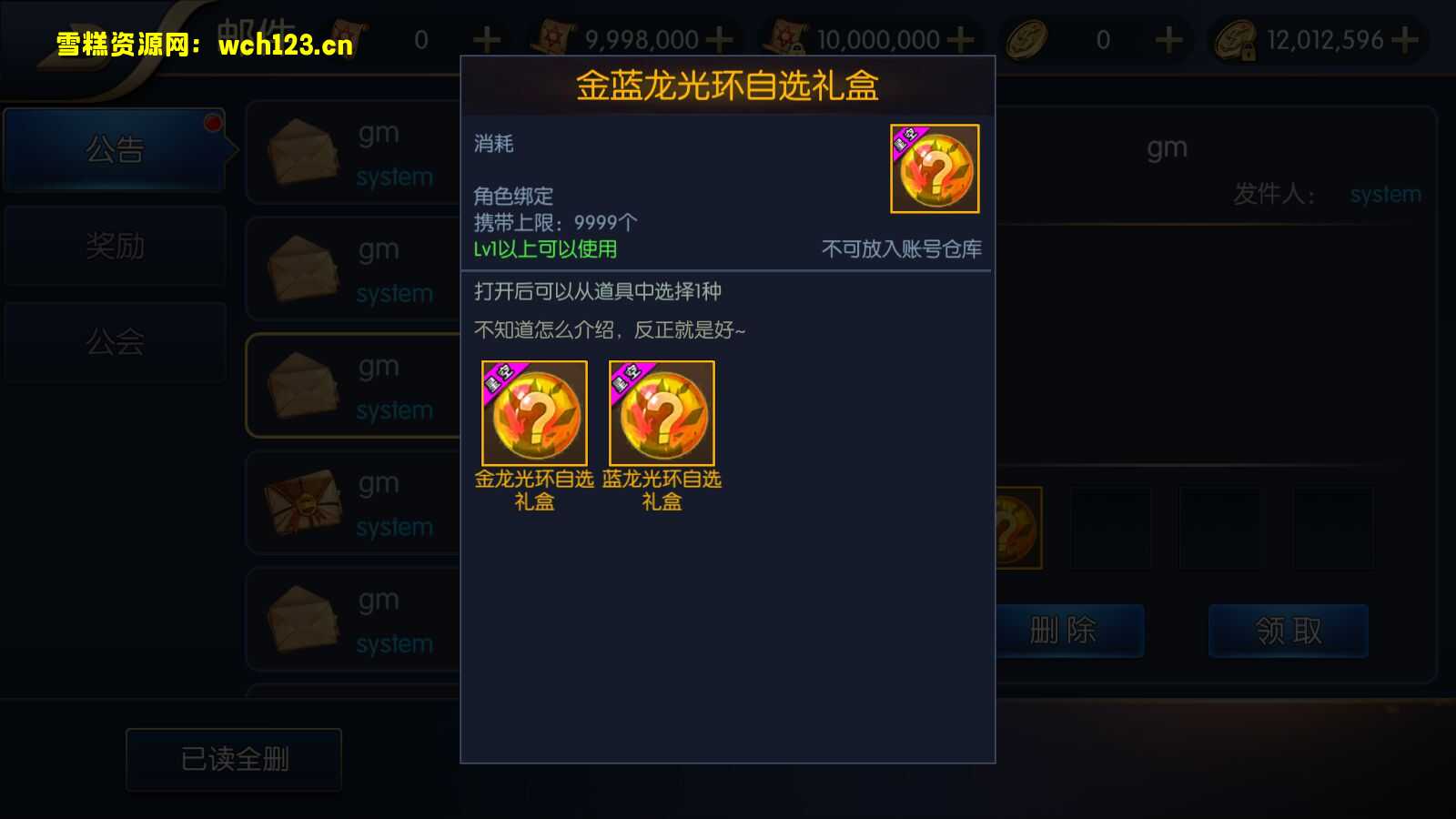Select the 蓝龙光环自选礼盒 orb icon

(x=661, y=412)
